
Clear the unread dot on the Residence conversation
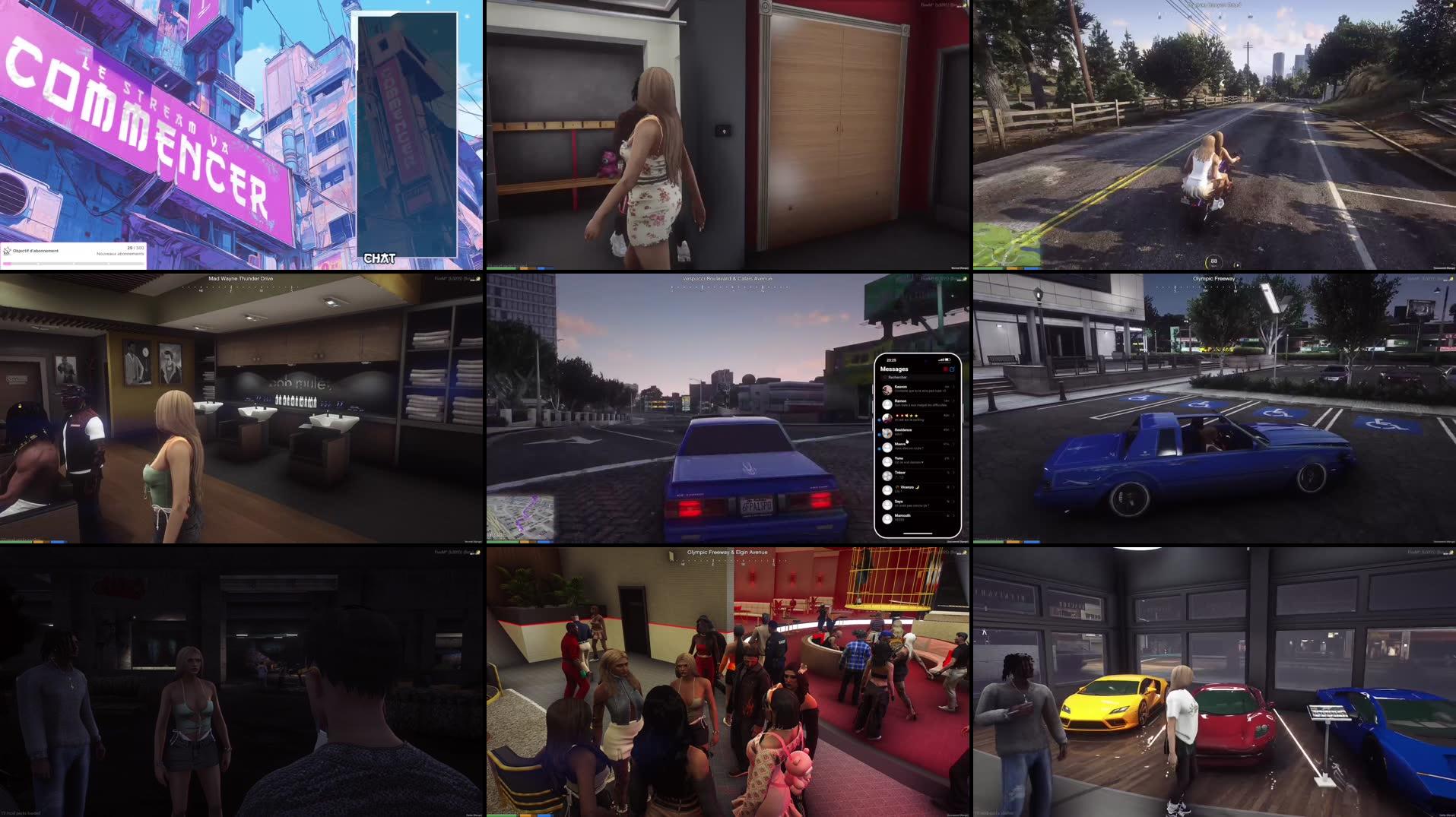pos(879,435)
